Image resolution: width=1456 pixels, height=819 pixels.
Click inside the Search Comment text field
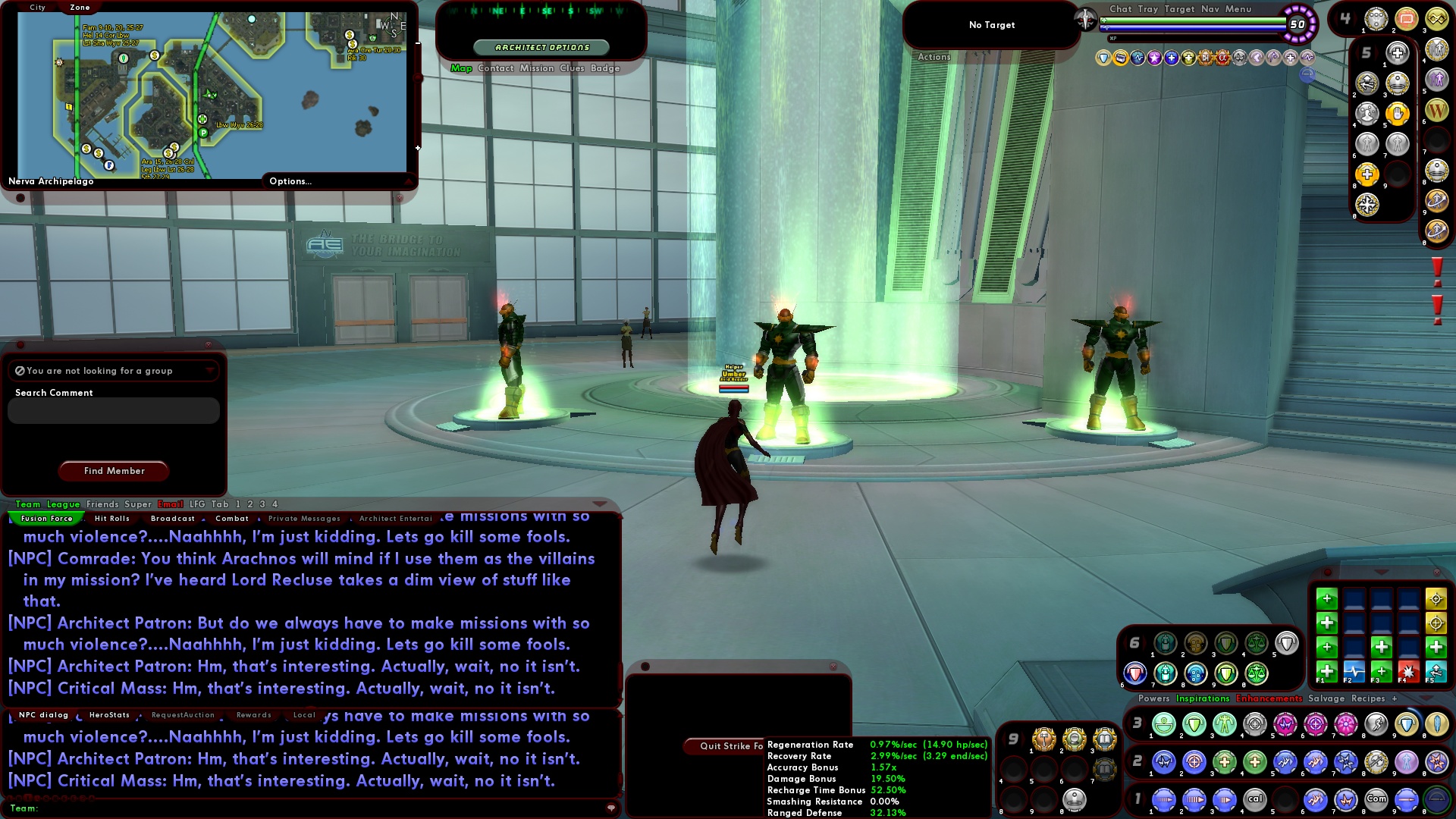click(x=112, y=410)
